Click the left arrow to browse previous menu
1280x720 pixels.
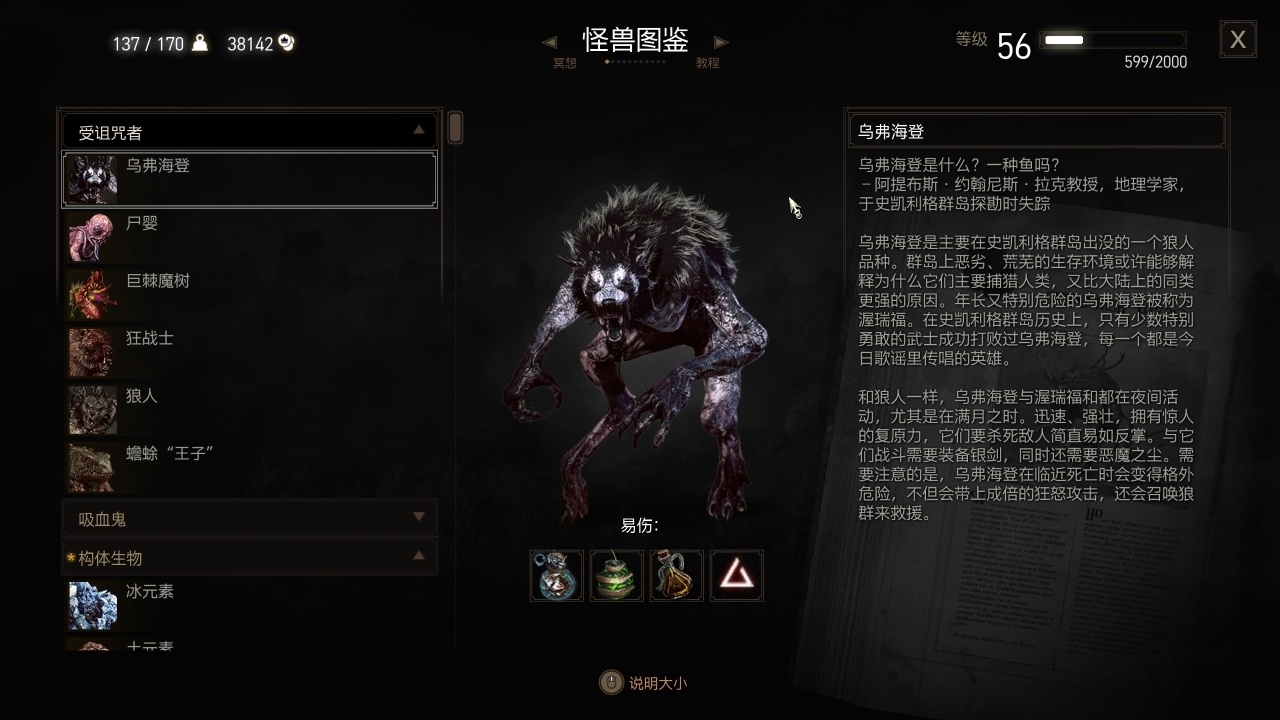click(x=549, y=42)
